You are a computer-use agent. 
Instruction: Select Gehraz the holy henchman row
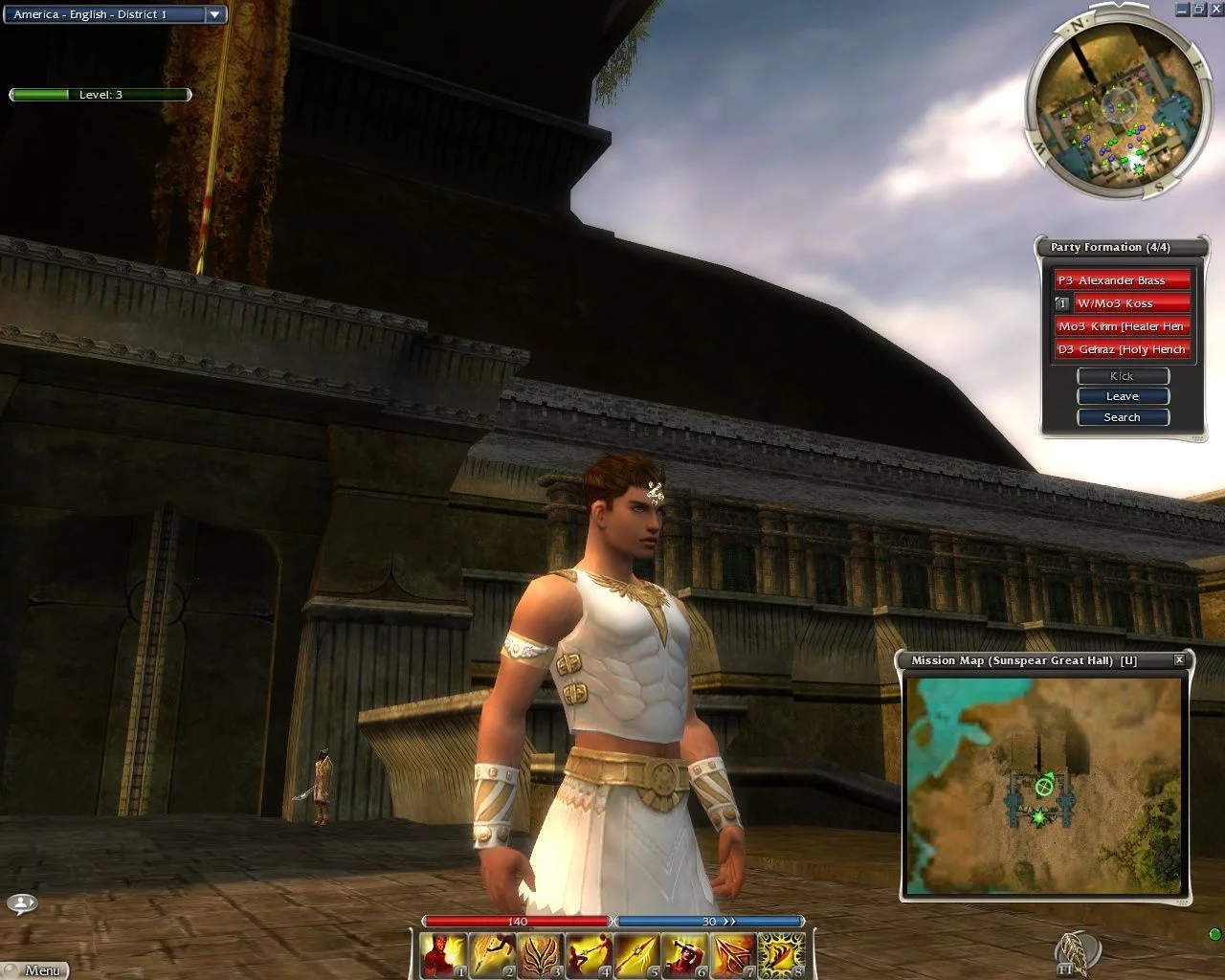point(1122,349)
